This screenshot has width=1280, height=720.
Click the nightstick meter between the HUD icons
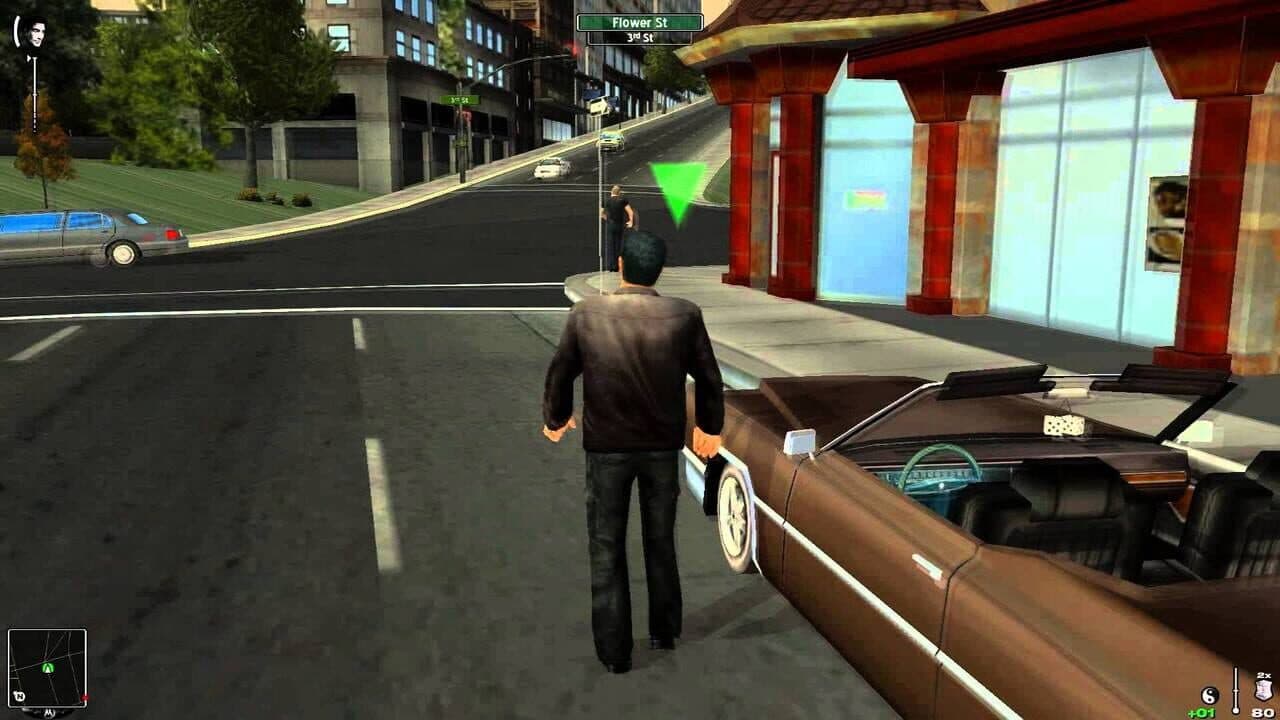point(1235,690)
